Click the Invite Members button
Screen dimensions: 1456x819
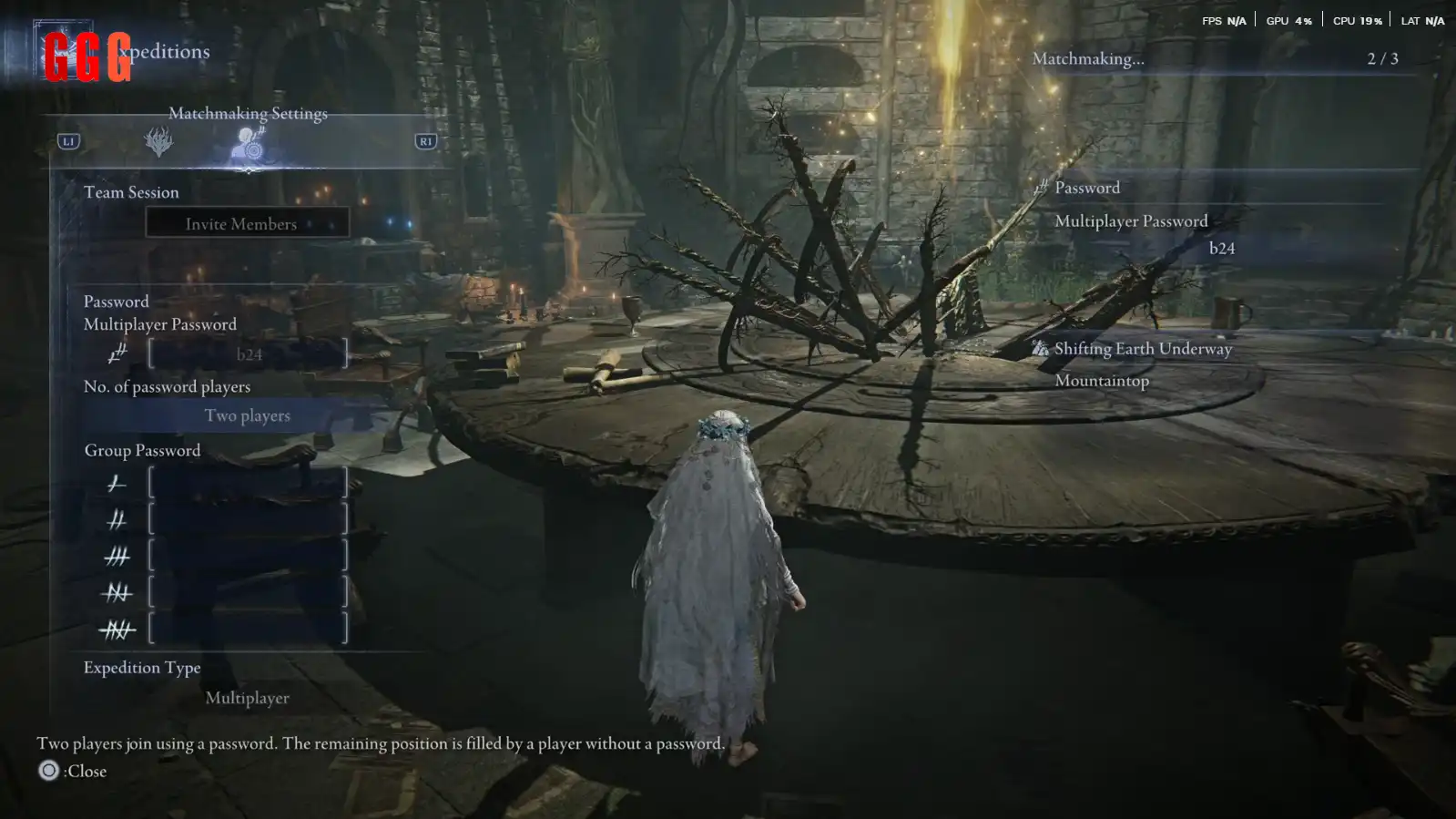[247, 223]
